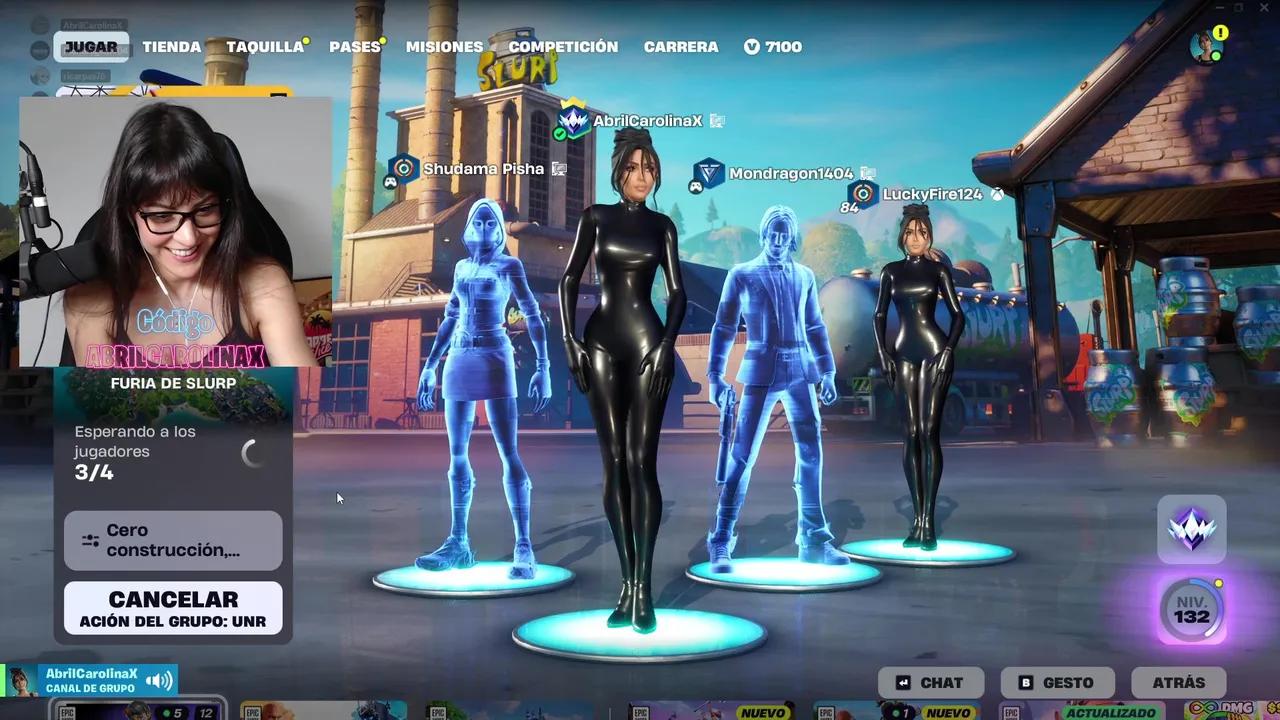The image size is (1280, 720).
Task: Click the V-Bucks currency icon
Action: pyautogui.click(x=752, y=46)
